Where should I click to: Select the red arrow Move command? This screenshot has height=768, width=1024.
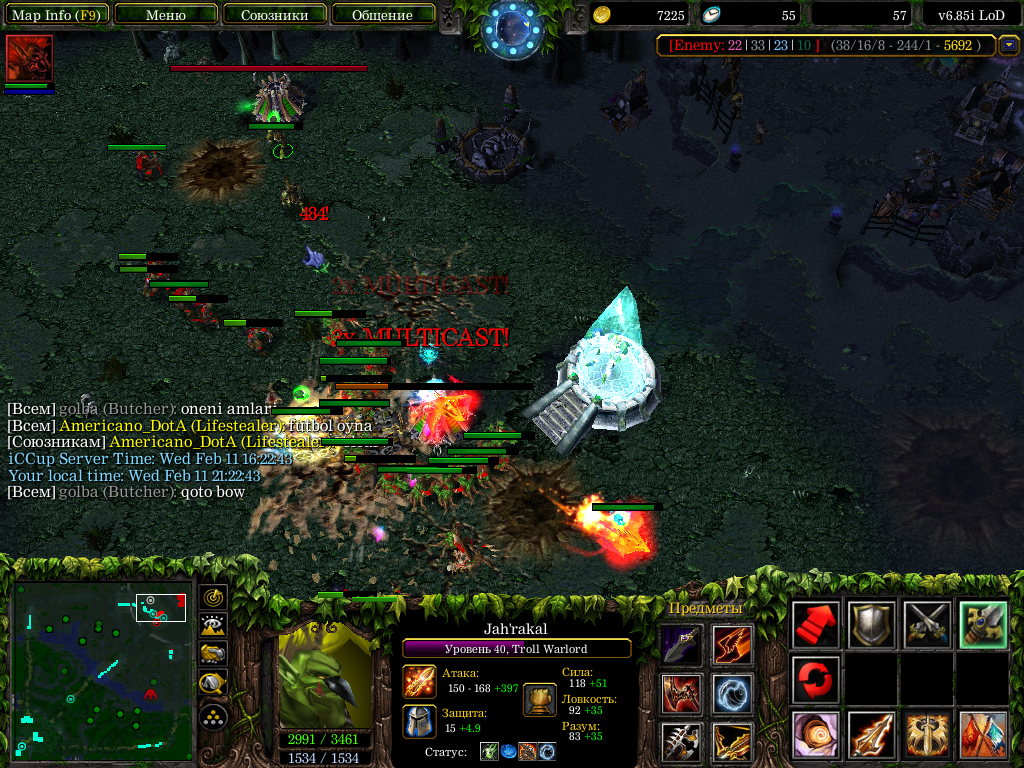(x=815, y=625)
